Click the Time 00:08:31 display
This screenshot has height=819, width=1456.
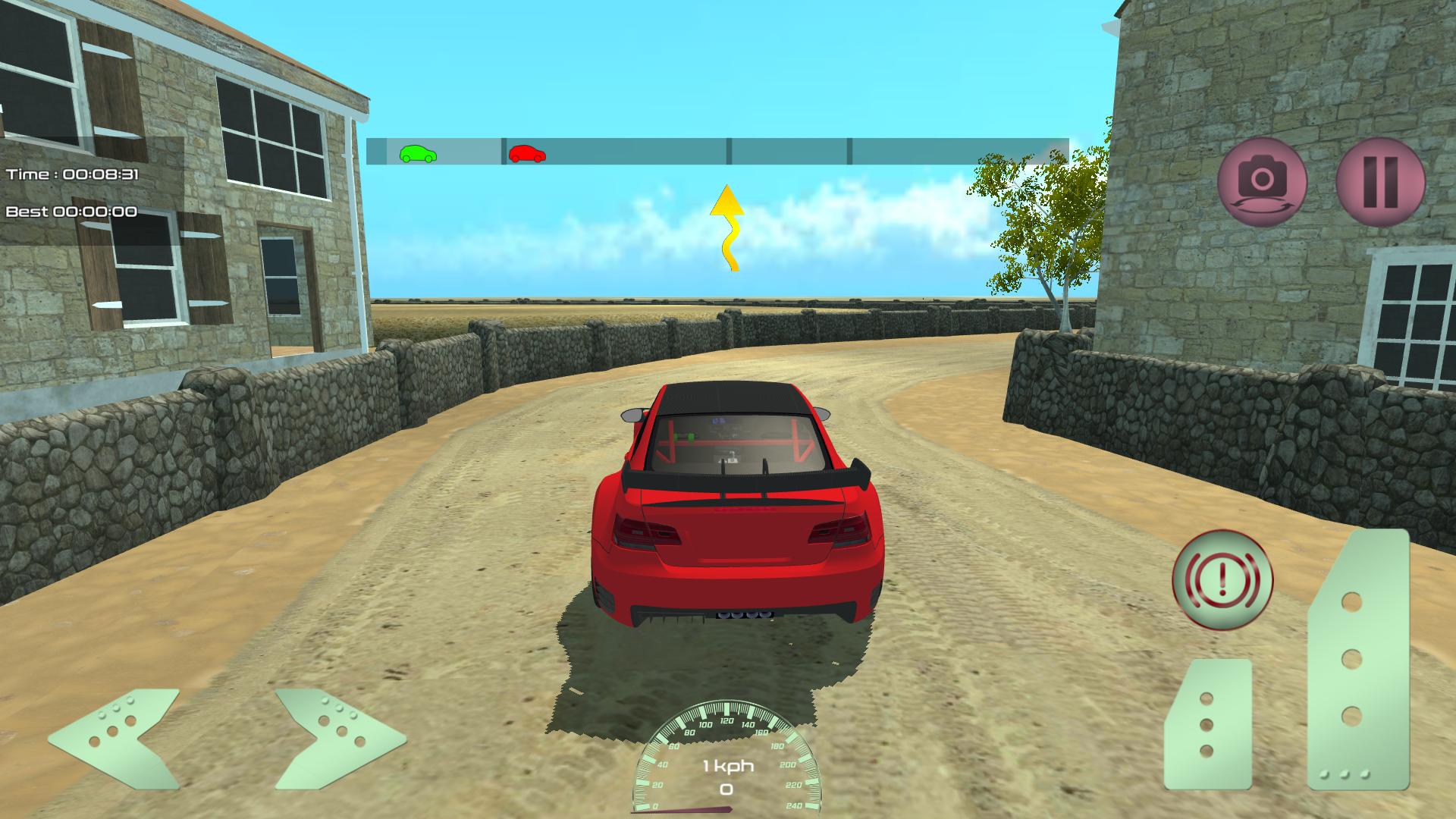[x=72, y=174]
